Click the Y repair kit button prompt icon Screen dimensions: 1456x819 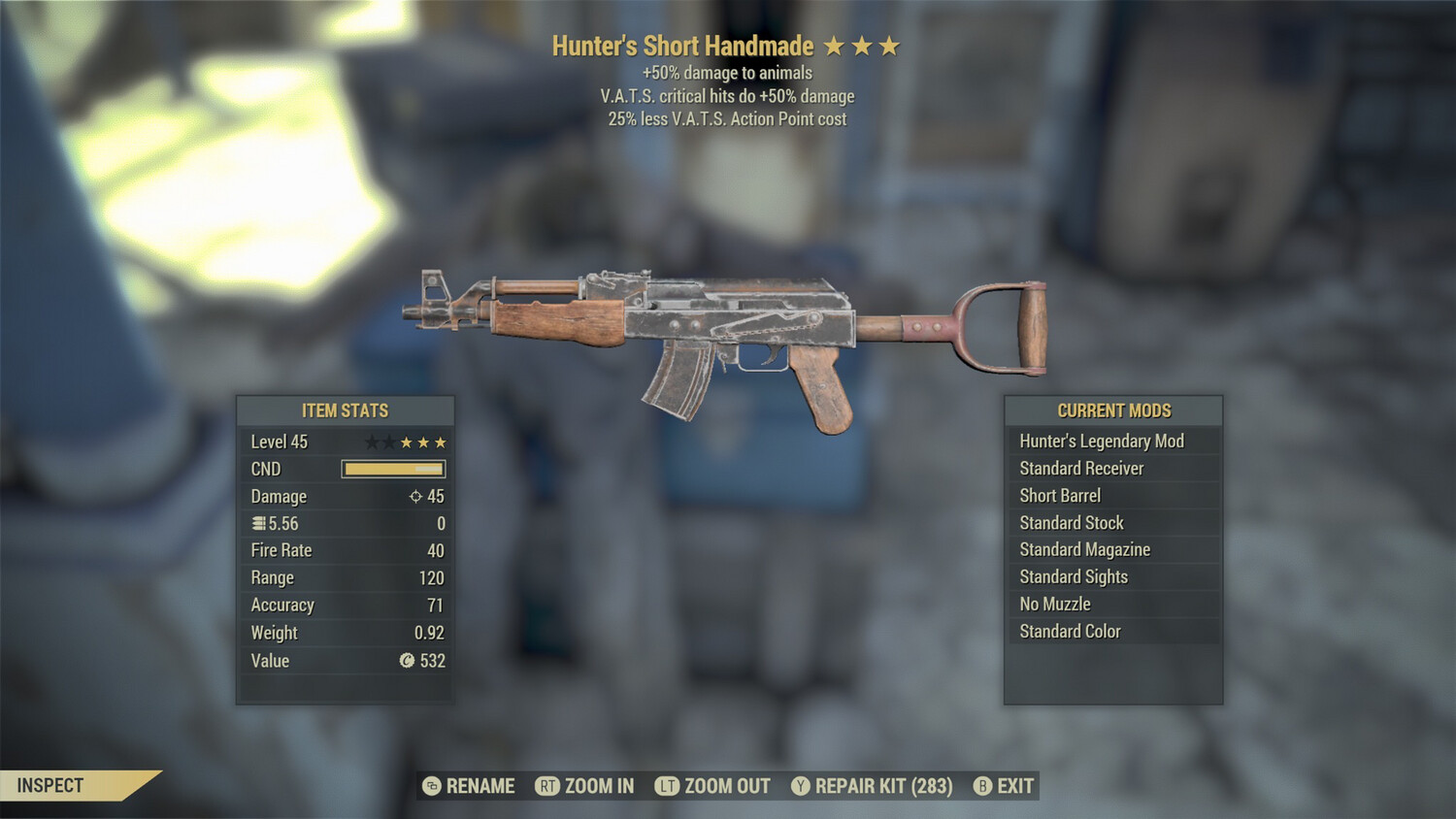click(802, 786)
